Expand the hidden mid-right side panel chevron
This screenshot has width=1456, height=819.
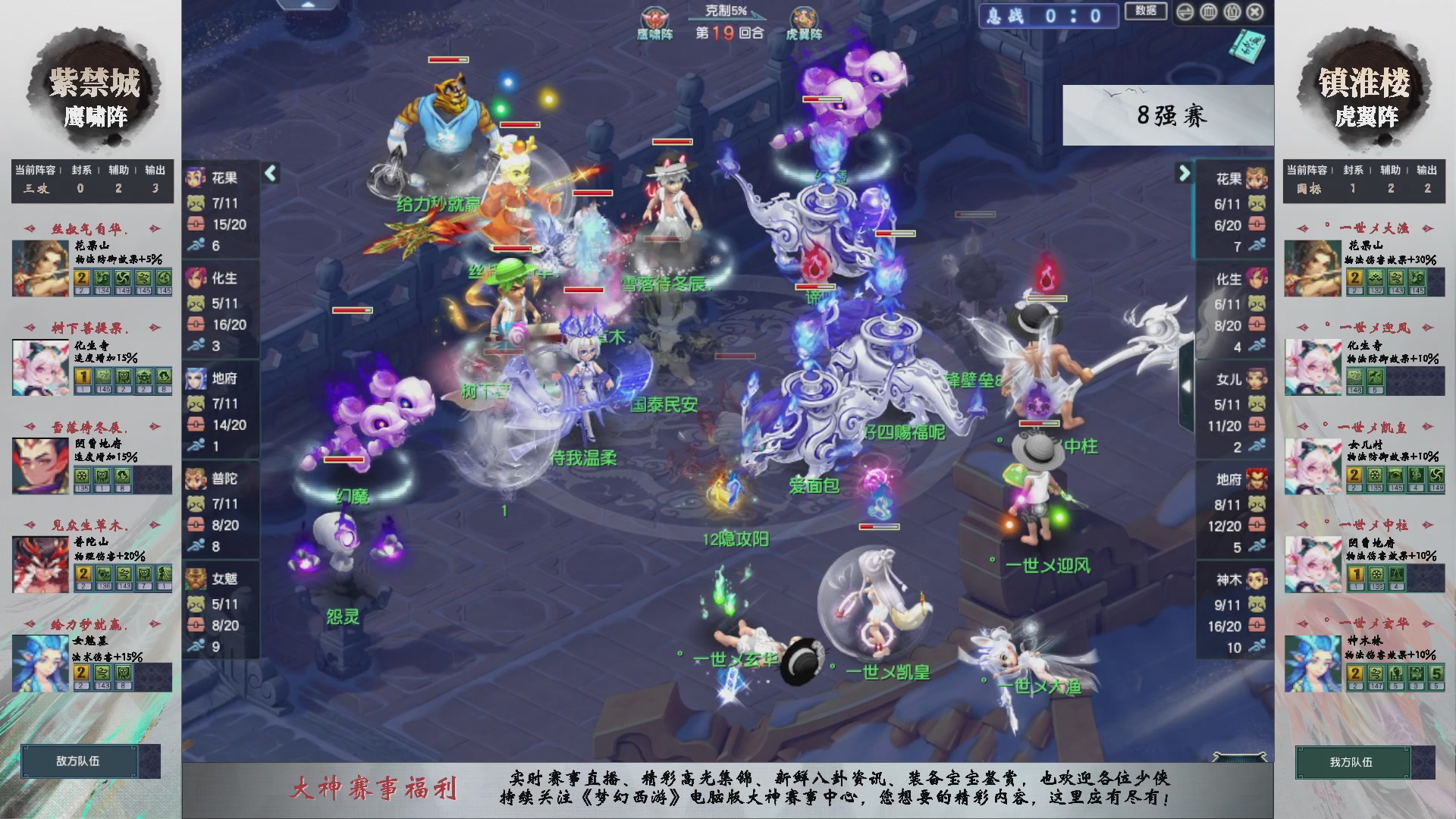[x=1187, y=385]
